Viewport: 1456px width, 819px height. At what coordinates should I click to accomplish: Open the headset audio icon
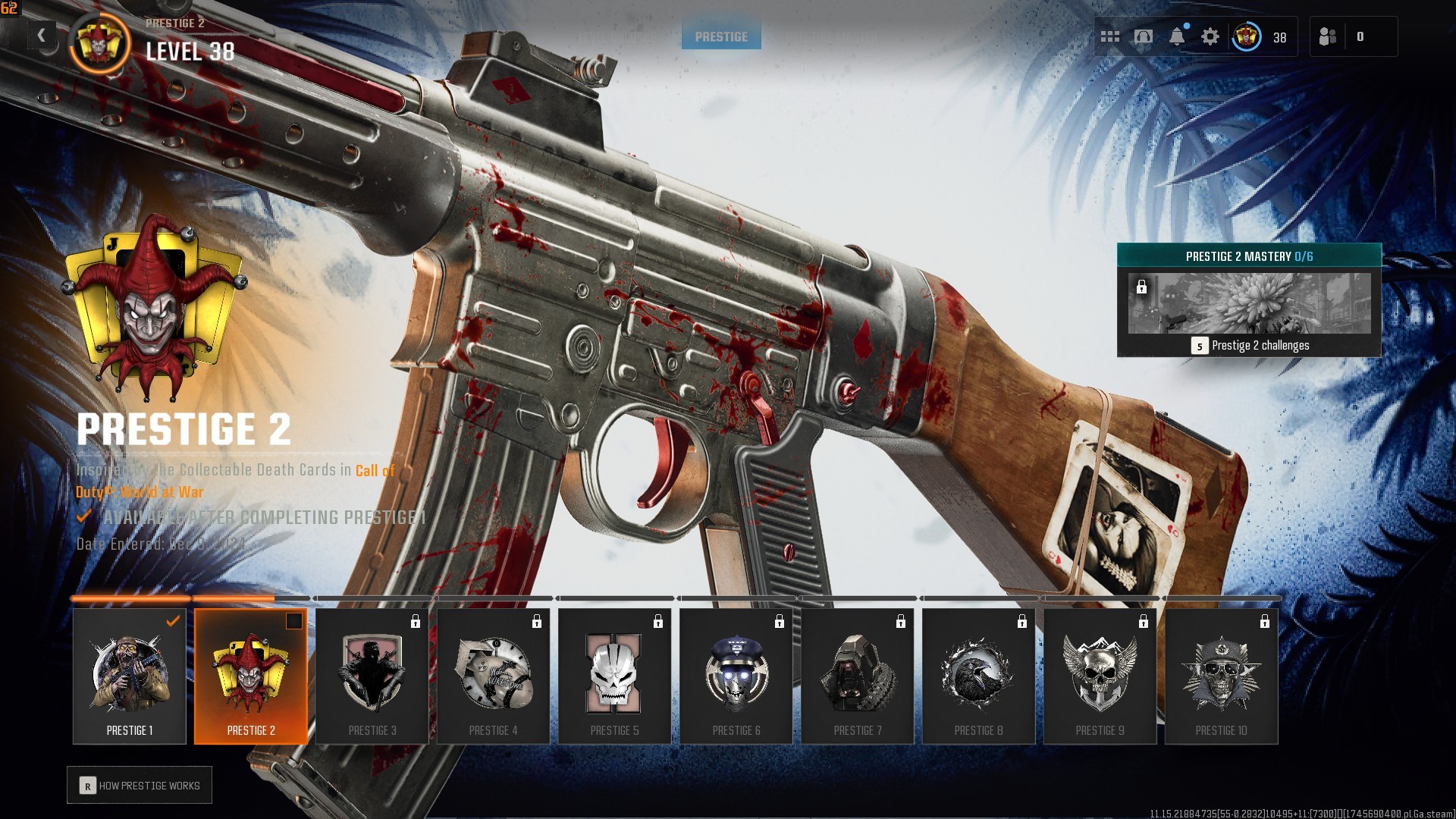pos(1144,36)
